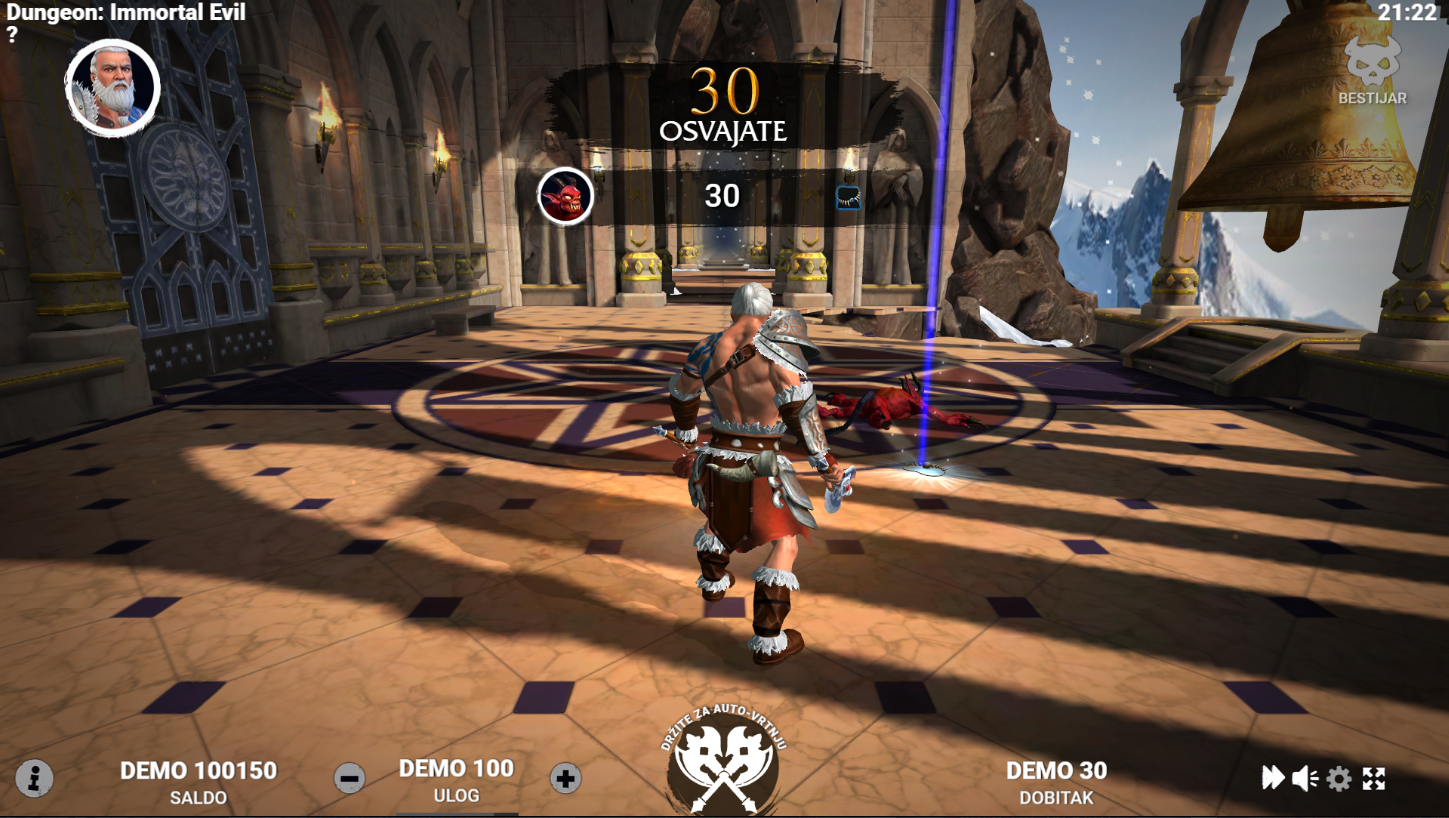Mute the game sound
Image resolution: width=1449 pixels, height=818 pixels.
1304,778
